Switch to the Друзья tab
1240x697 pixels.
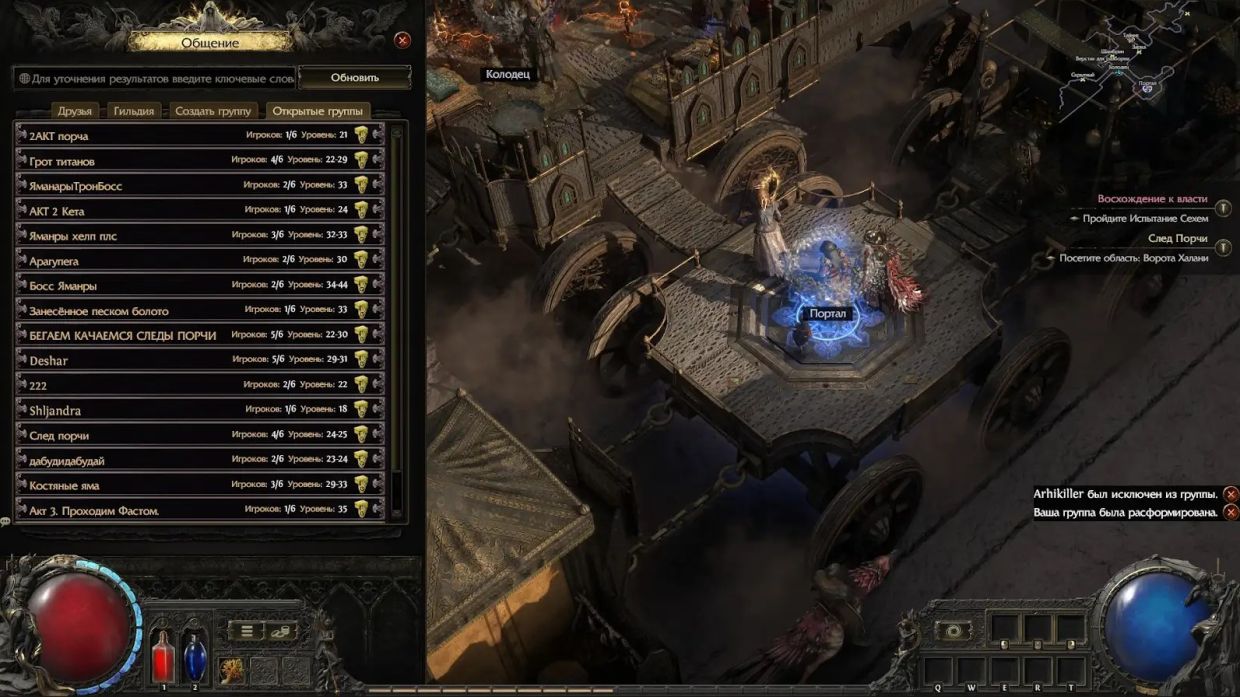(x=75, y=111)
